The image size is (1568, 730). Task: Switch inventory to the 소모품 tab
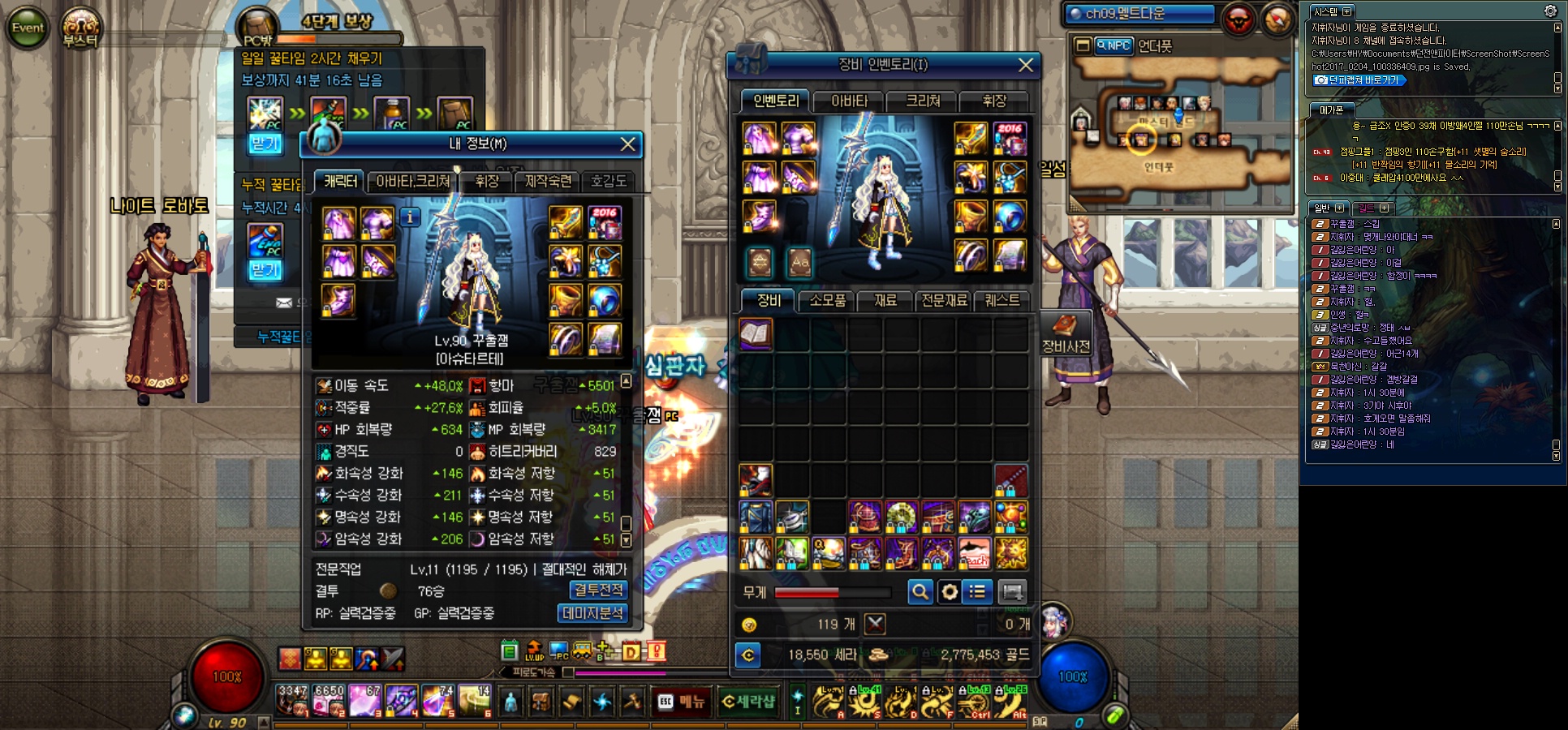click(827, 300)
